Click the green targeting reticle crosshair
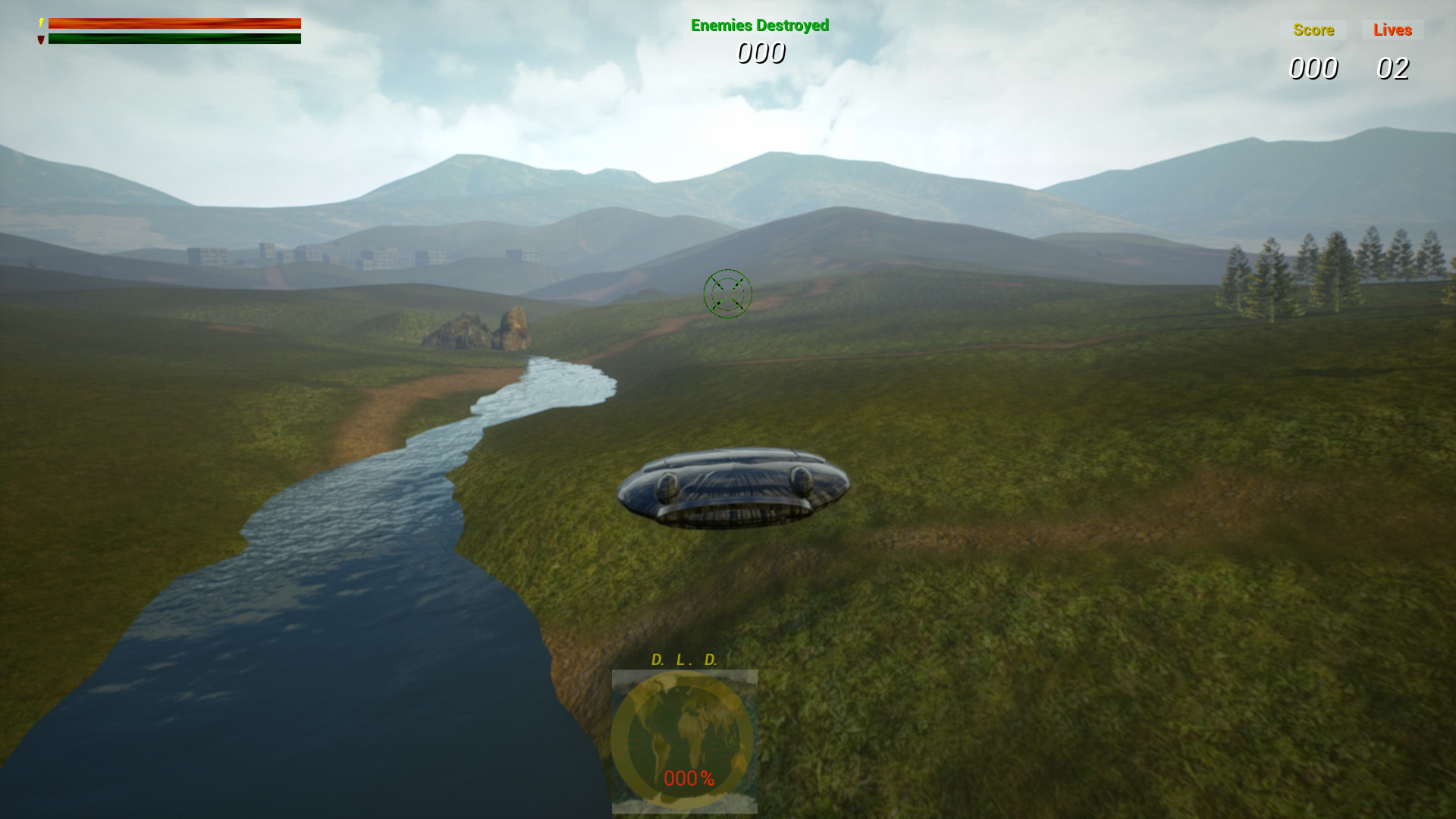The image size is (1456, 819). pyautogui.click(x=729, y=294)
